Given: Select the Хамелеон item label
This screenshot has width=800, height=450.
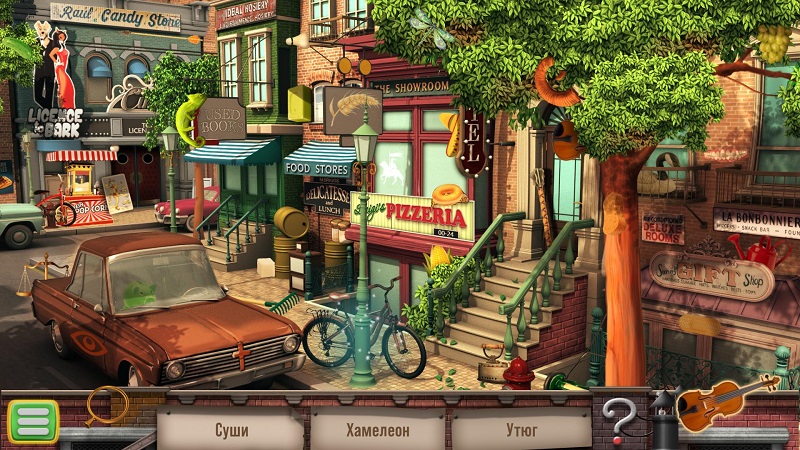Looking at the screenshot, I should 378,431.
